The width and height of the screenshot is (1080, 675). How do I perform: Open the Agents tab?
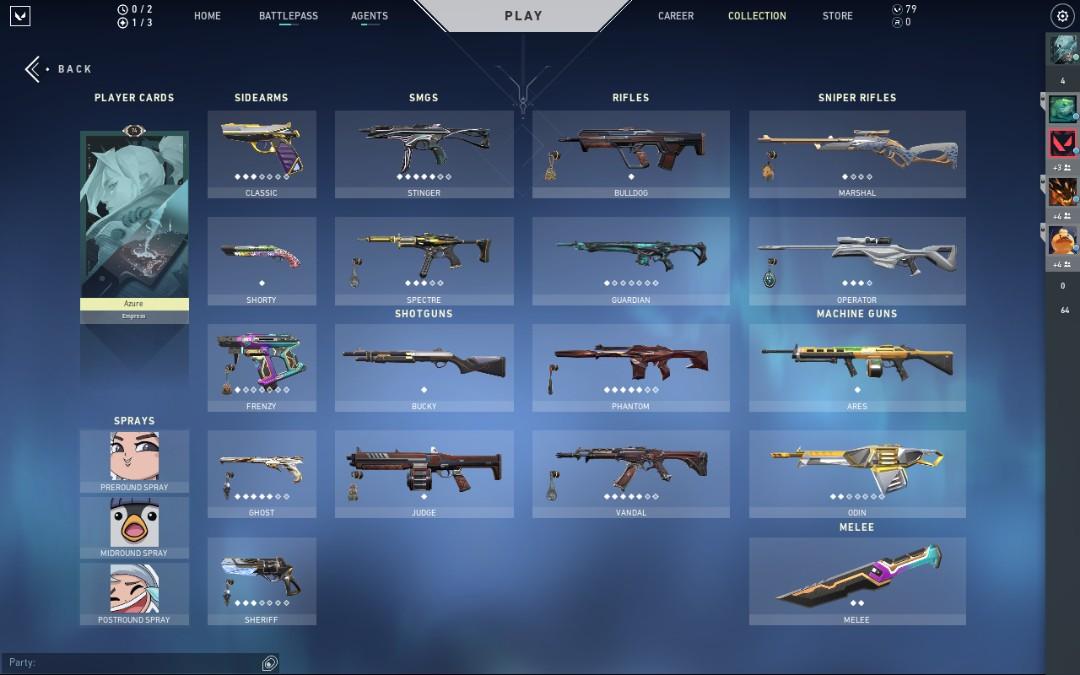(x=369, y=16)
